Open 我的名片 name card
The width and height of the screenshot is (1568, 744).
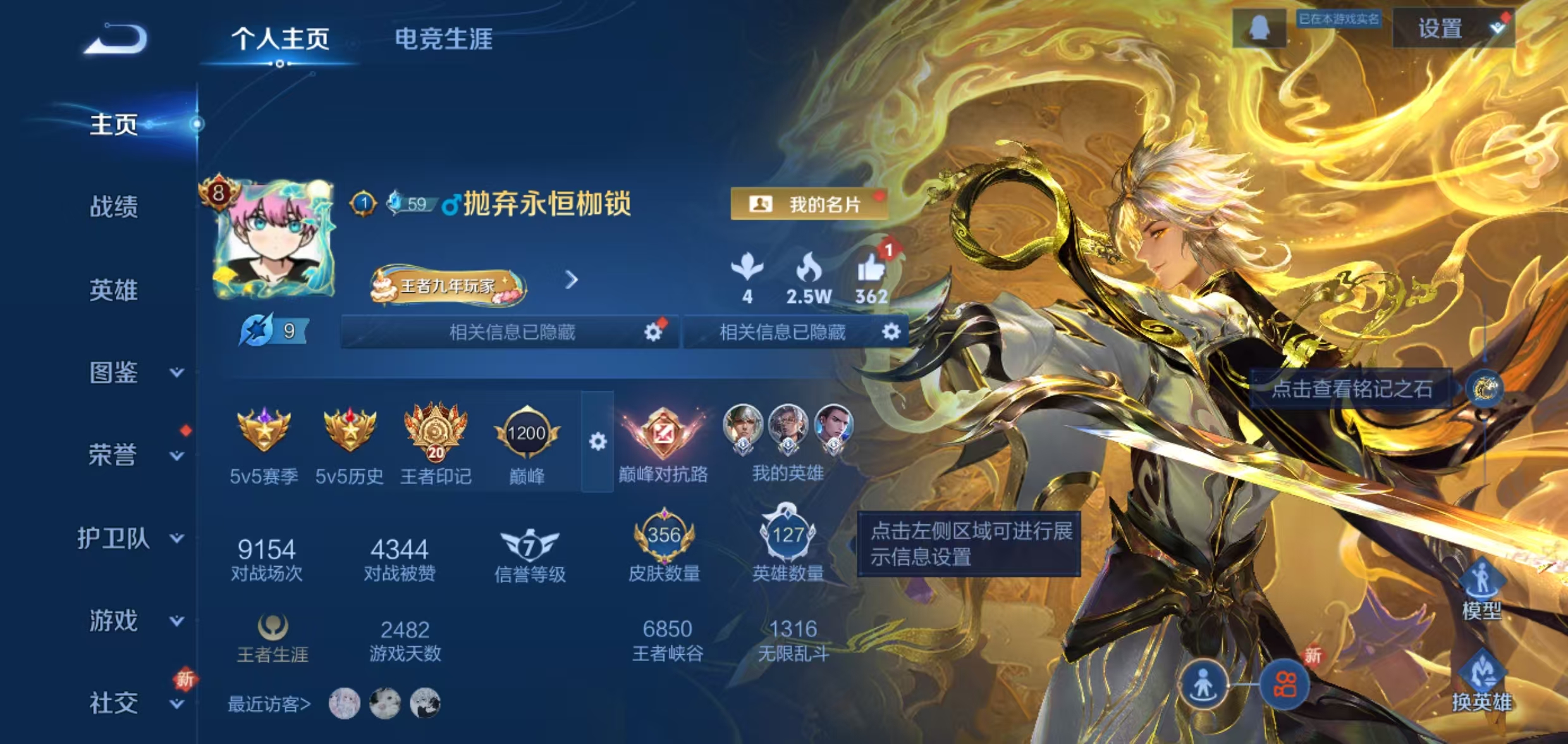[809, 204]
